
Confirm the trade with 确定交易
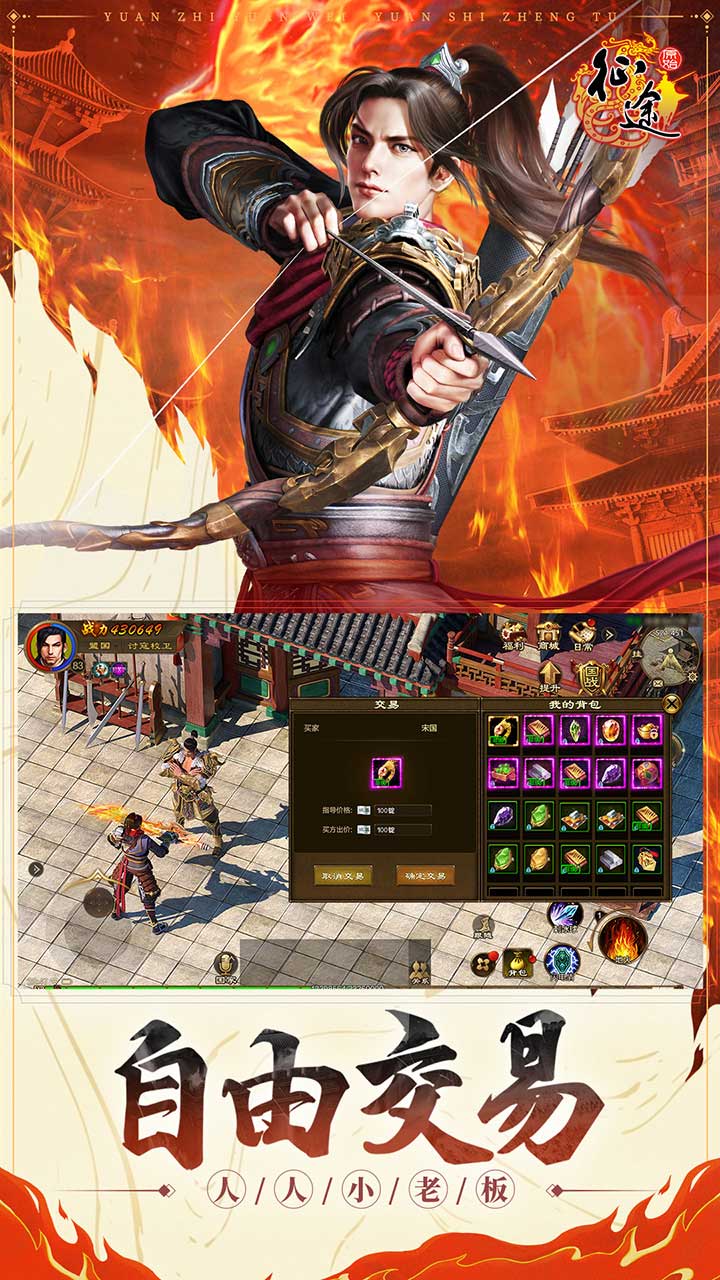click(425, 875)
